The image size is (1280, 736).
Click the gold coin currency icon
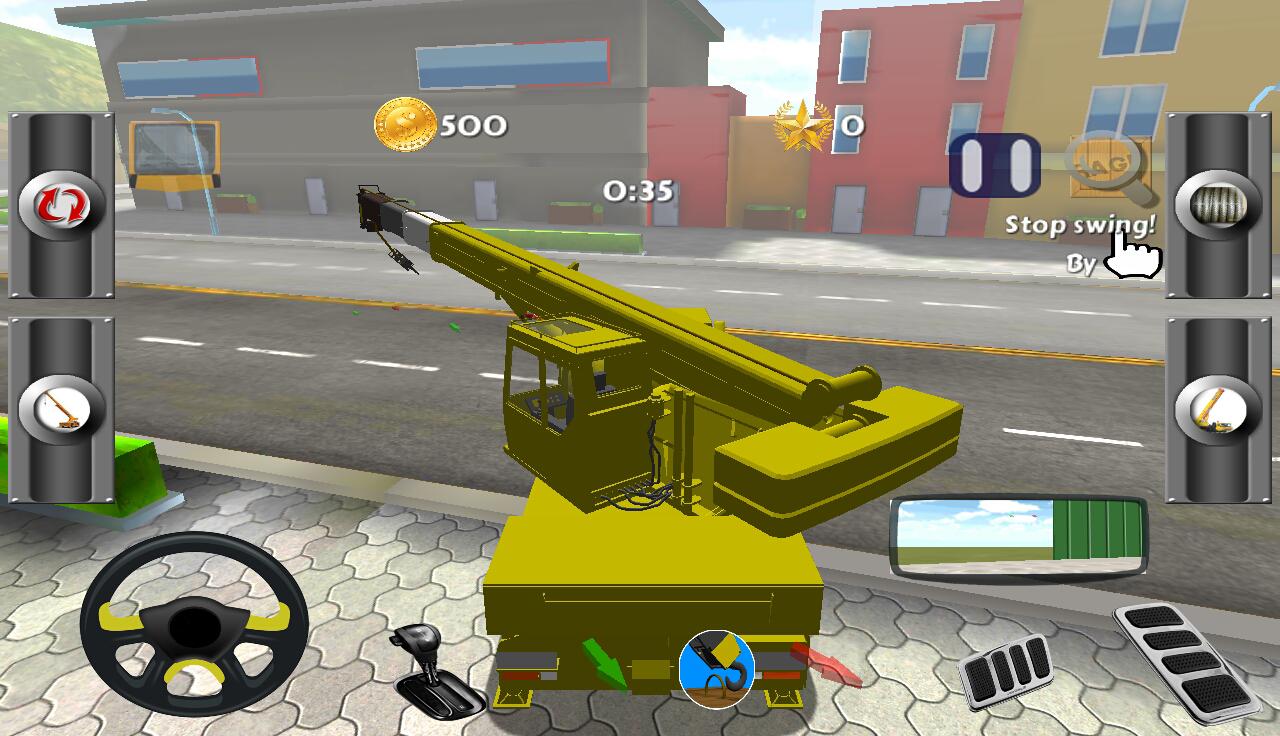coord(404,124)
